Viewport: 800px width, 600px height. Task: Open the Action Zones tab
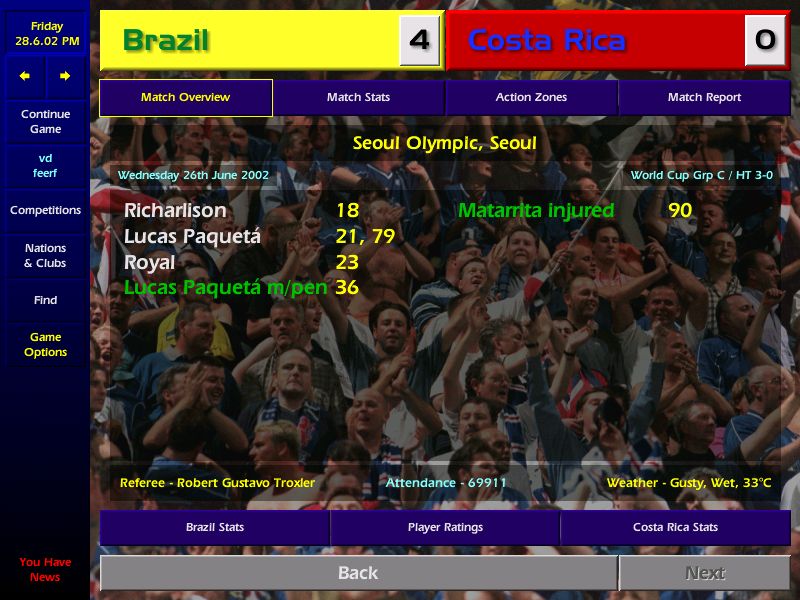coord(531,97)
